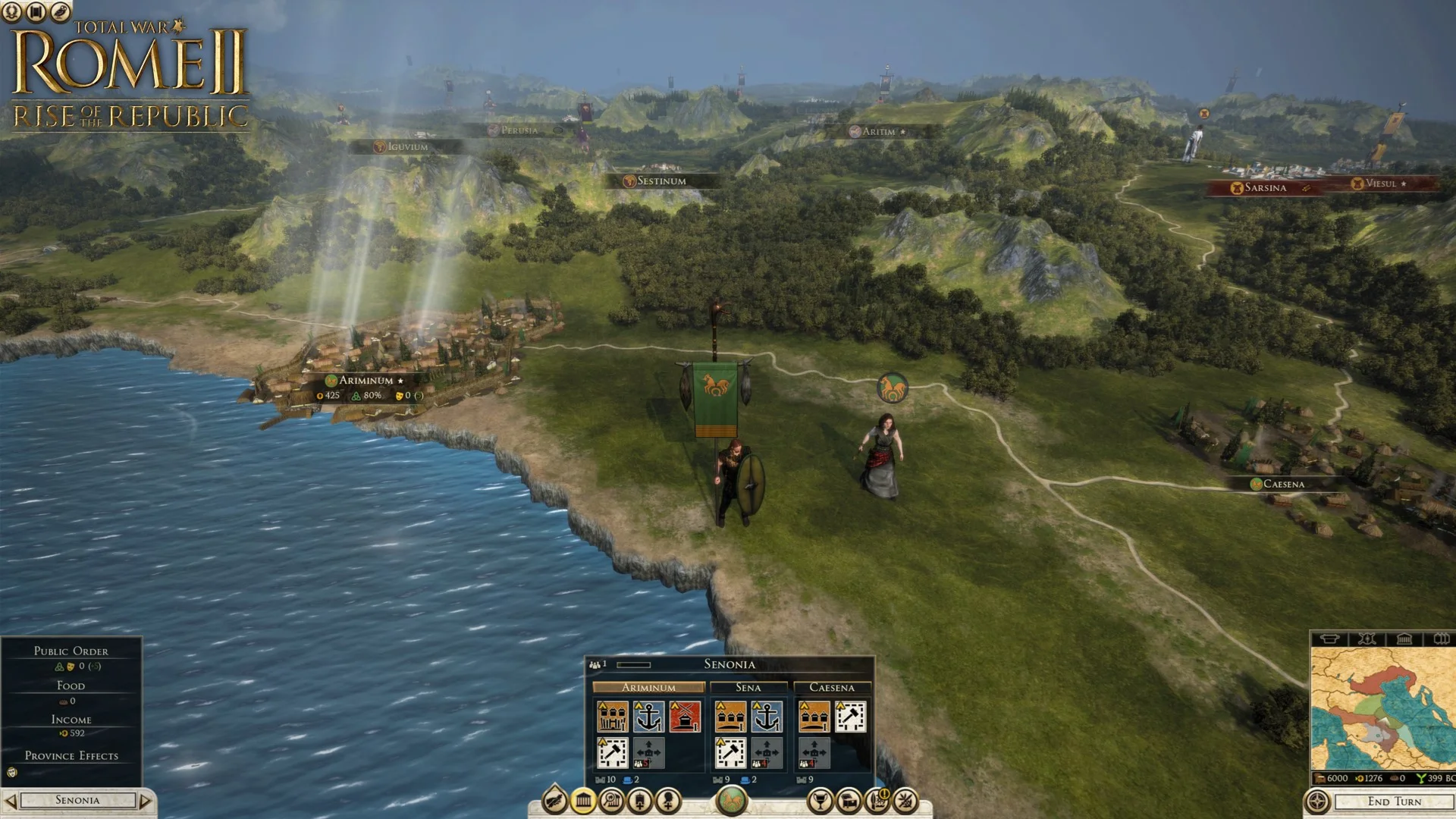Open the treasure chest finance button

click(x=849, y=801)
